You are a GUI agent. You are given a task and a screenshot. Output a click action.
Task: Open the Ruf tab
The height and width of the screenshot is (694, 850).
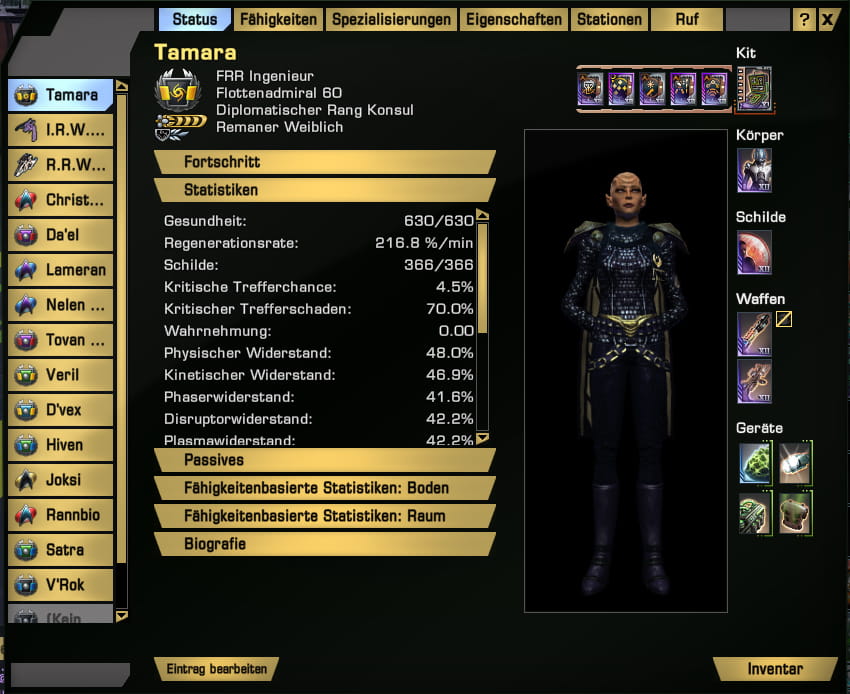point(686,19)
